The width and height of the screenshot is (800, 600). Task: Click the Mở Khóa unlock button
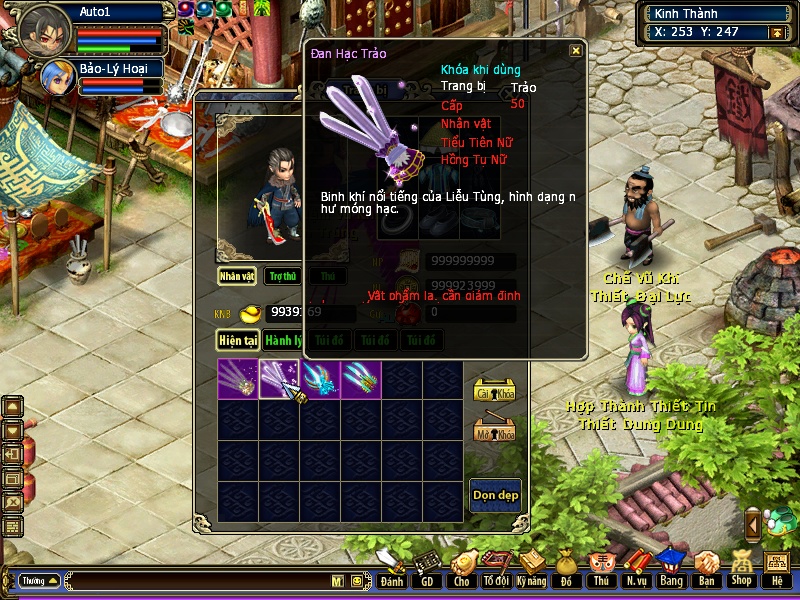click(493, 432)
